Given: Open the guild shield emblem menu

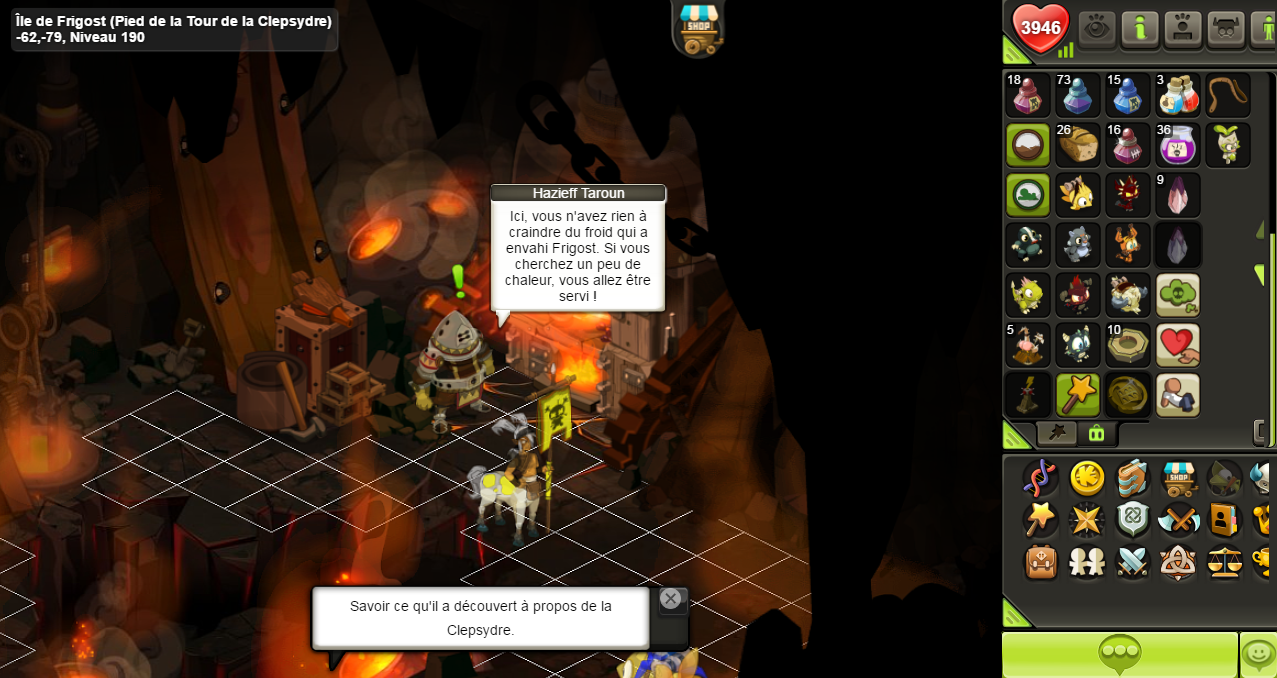Looking at the screenshot, I should click(x=1133, y=520).
